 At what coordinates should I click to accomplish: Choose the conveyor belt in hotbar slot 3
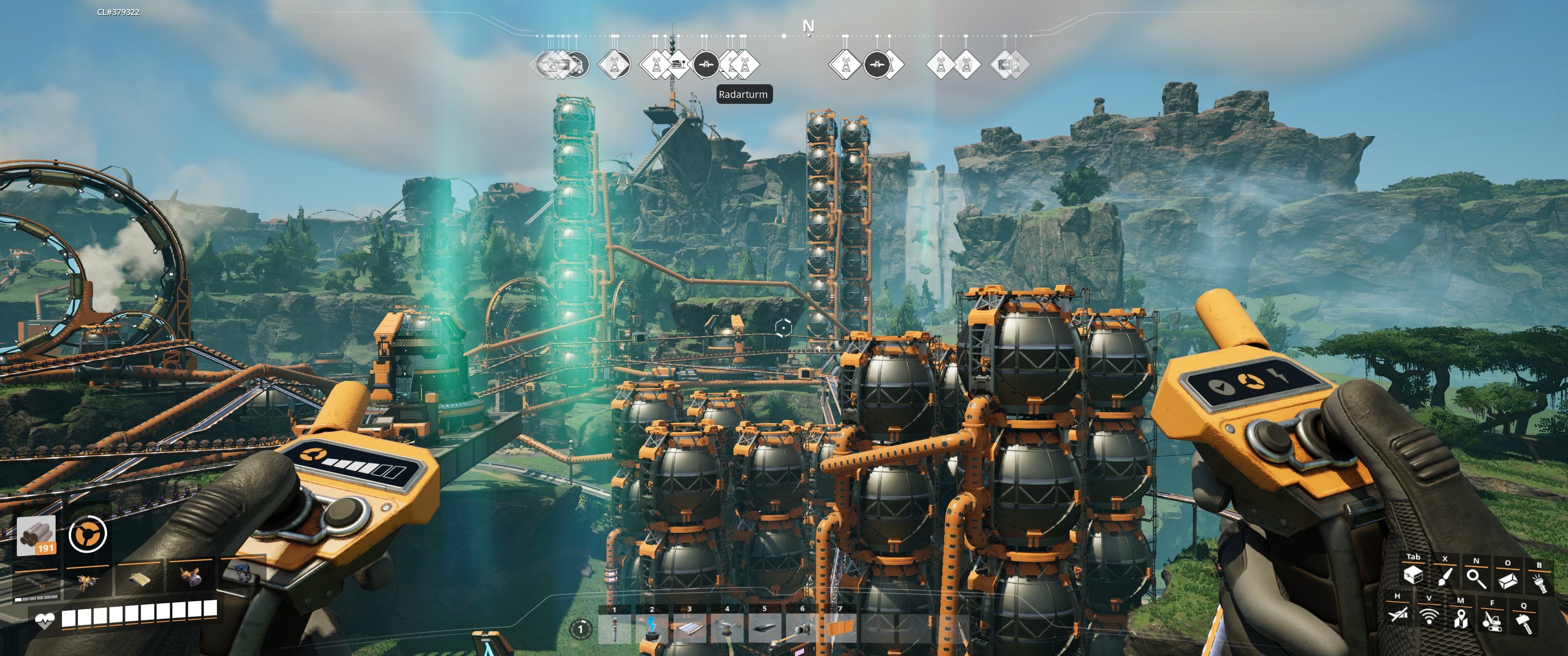pyautogui.click(x=689, y=629)
